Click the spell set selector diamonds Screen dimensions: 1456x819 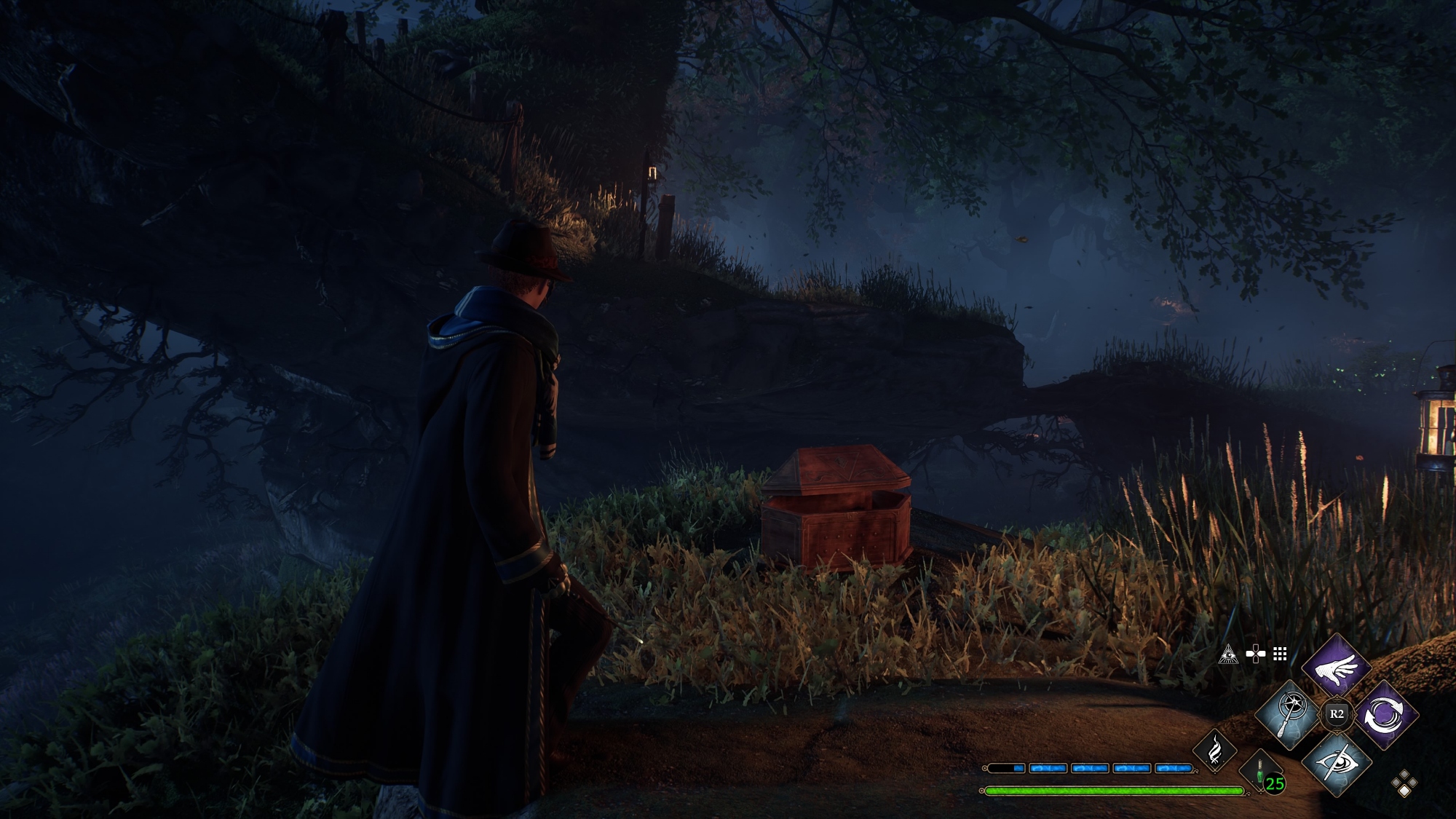point(1404,784)
